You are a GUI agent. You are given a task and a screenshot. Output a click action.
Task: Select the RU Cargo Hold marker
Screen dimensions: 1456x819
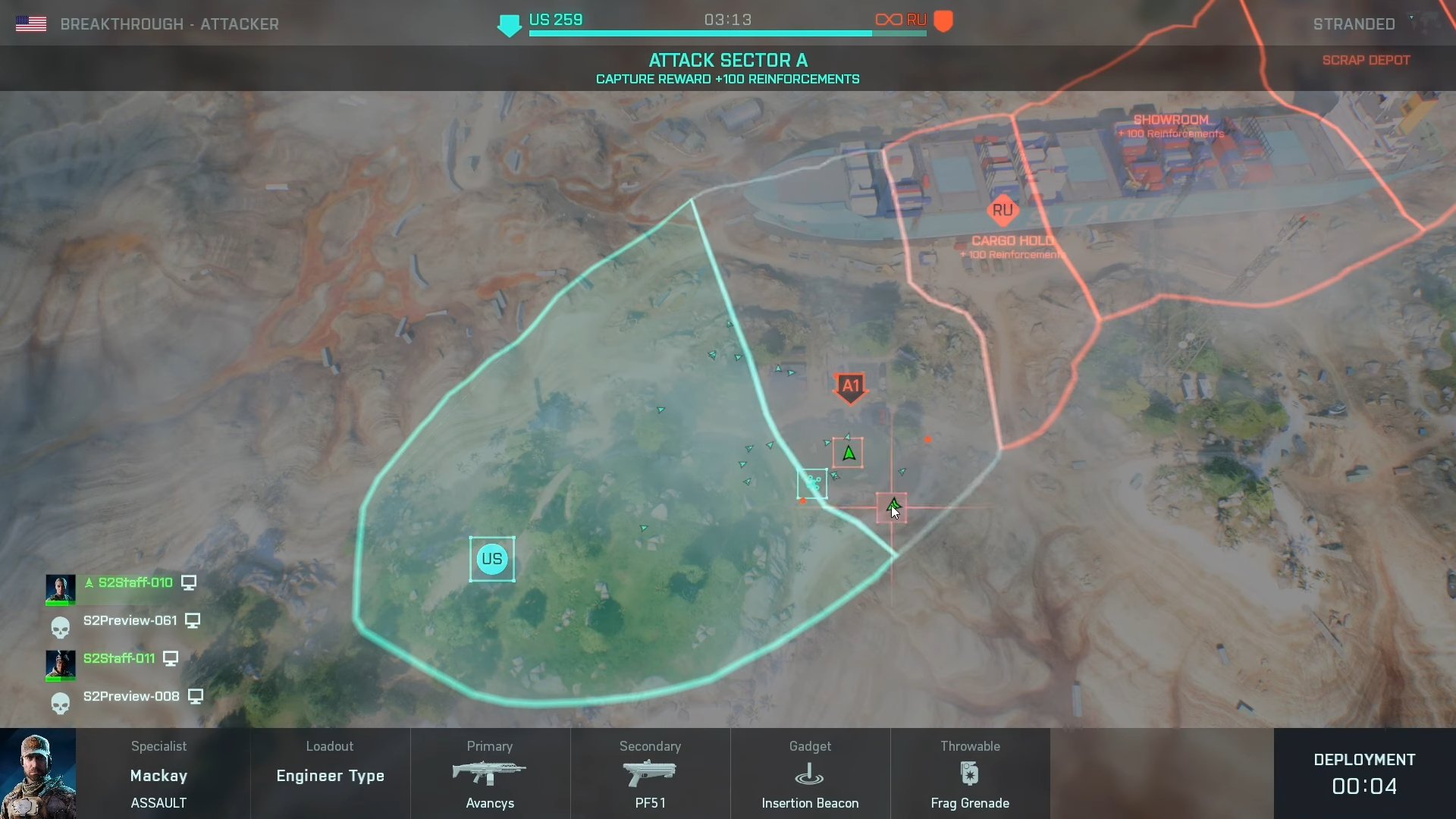(1003, 211)
